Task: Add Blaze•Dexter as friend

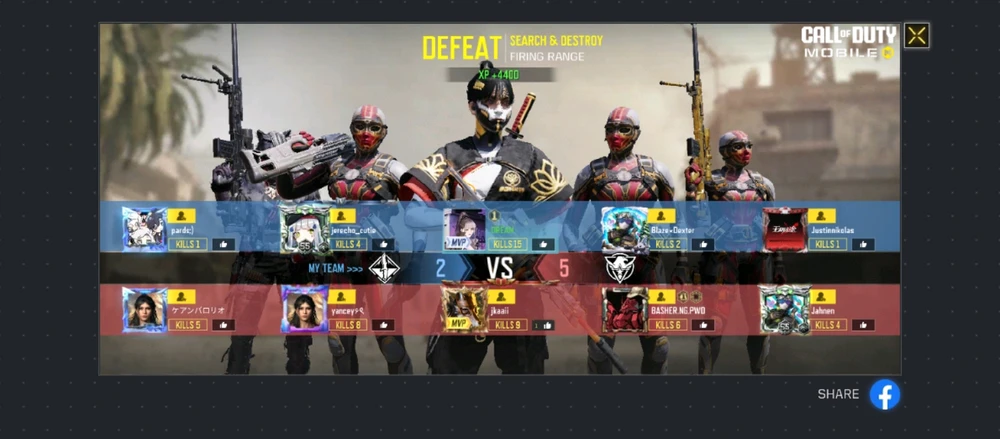Action: 662,215
